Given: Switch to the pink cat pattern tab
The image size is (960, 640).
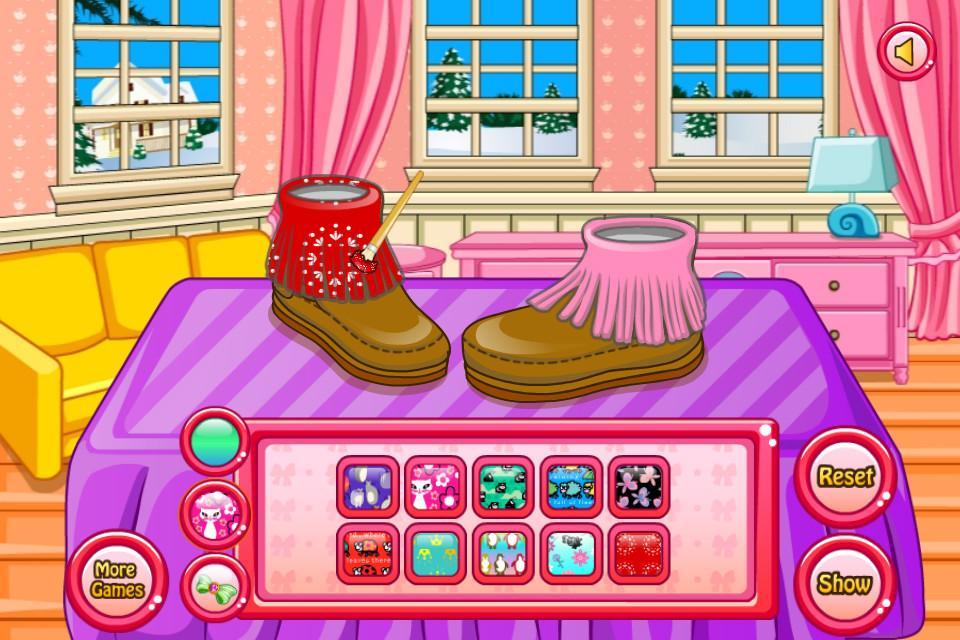Looking at the screenshot, I should [214, 514].
